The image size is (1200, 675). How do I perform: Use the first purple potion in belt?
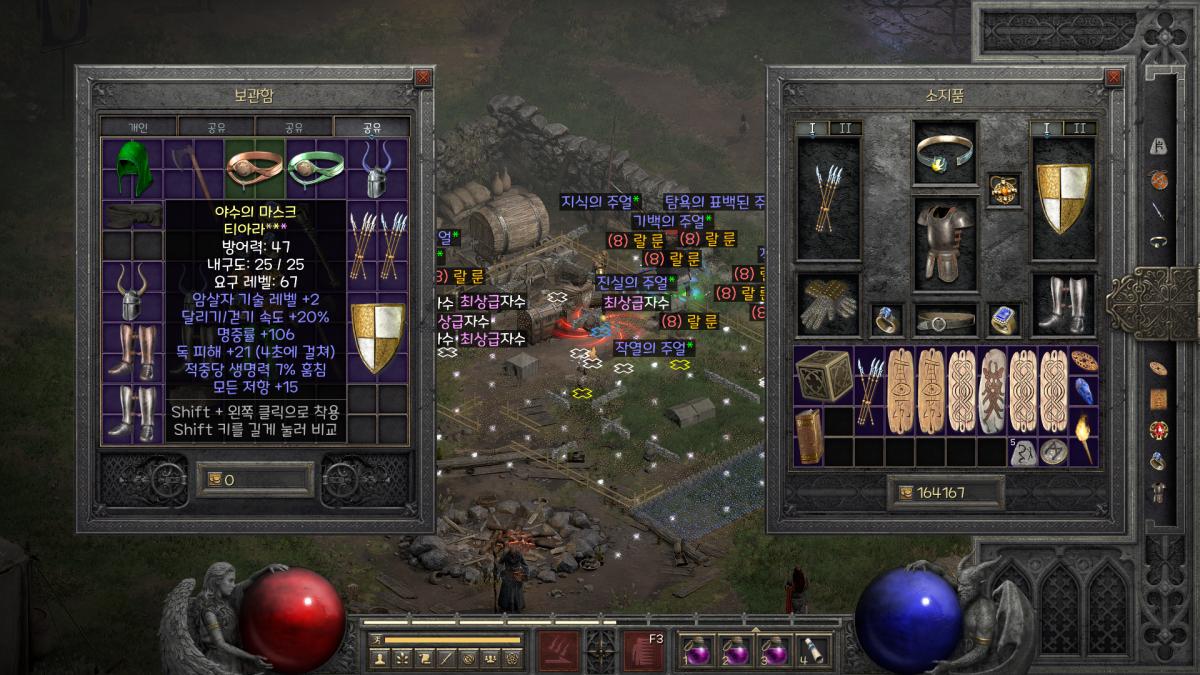click(697, 649)
